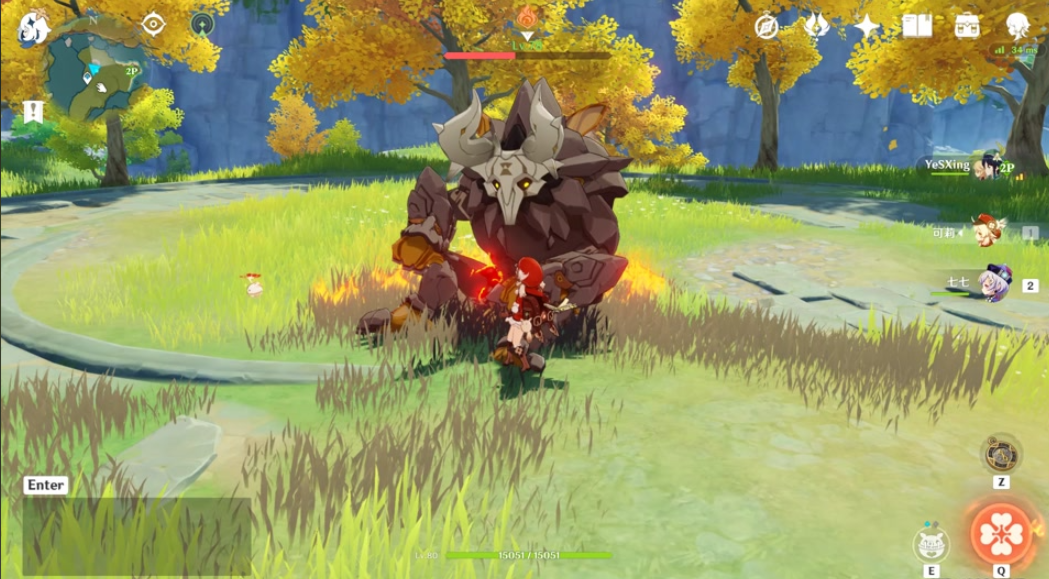This screenshot has height=579, width=1049.
Task: Open the Paimon main menu
Action: point(33,27)
